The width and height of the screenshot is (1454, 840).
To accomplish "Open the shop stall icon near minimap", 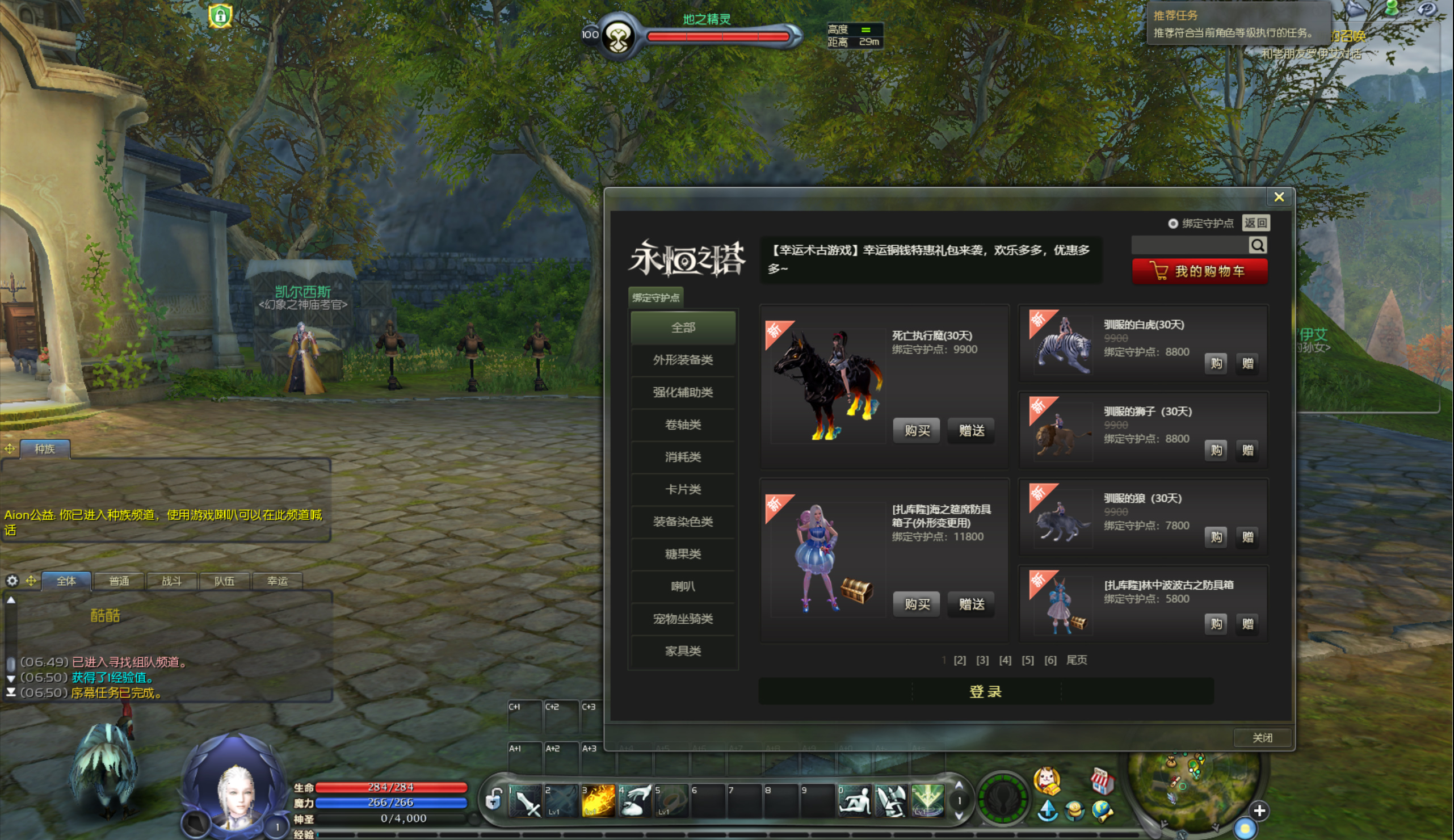I will click(x=1102, y=780).
